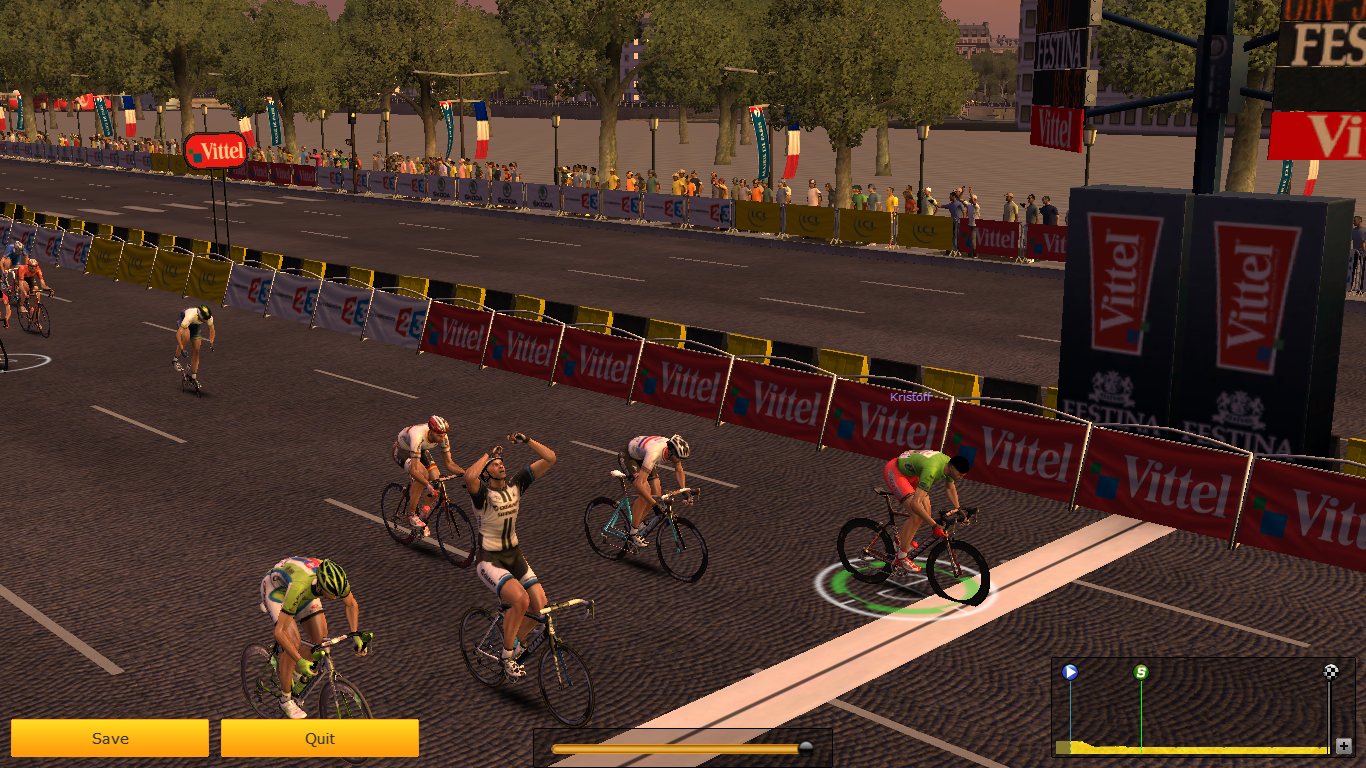The image size is (1366, 768).
Task: Select the checkered finish flag marker
Action: [x=1331, y=672]
